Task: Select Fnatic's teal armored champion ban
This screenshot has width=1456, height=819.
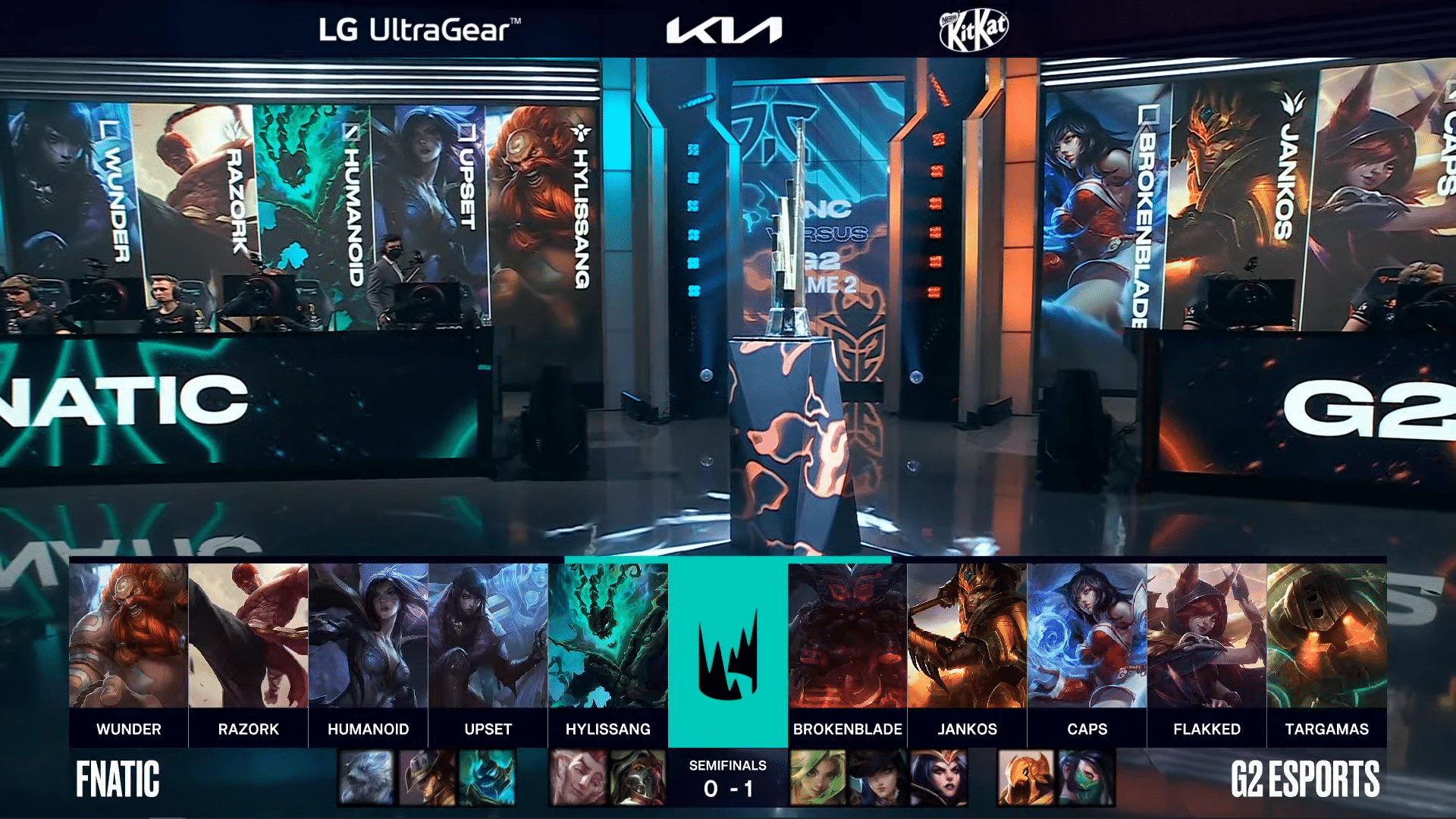Action: (x=487, y=778)
